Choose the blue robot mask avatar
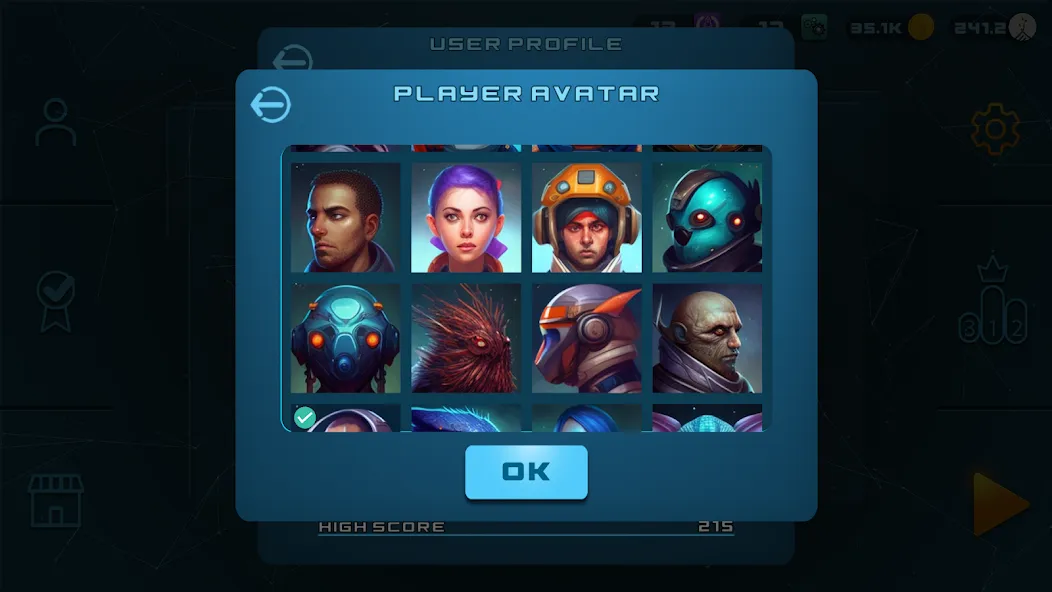This screenshot has height=592, width=1052. click(345, 338)
